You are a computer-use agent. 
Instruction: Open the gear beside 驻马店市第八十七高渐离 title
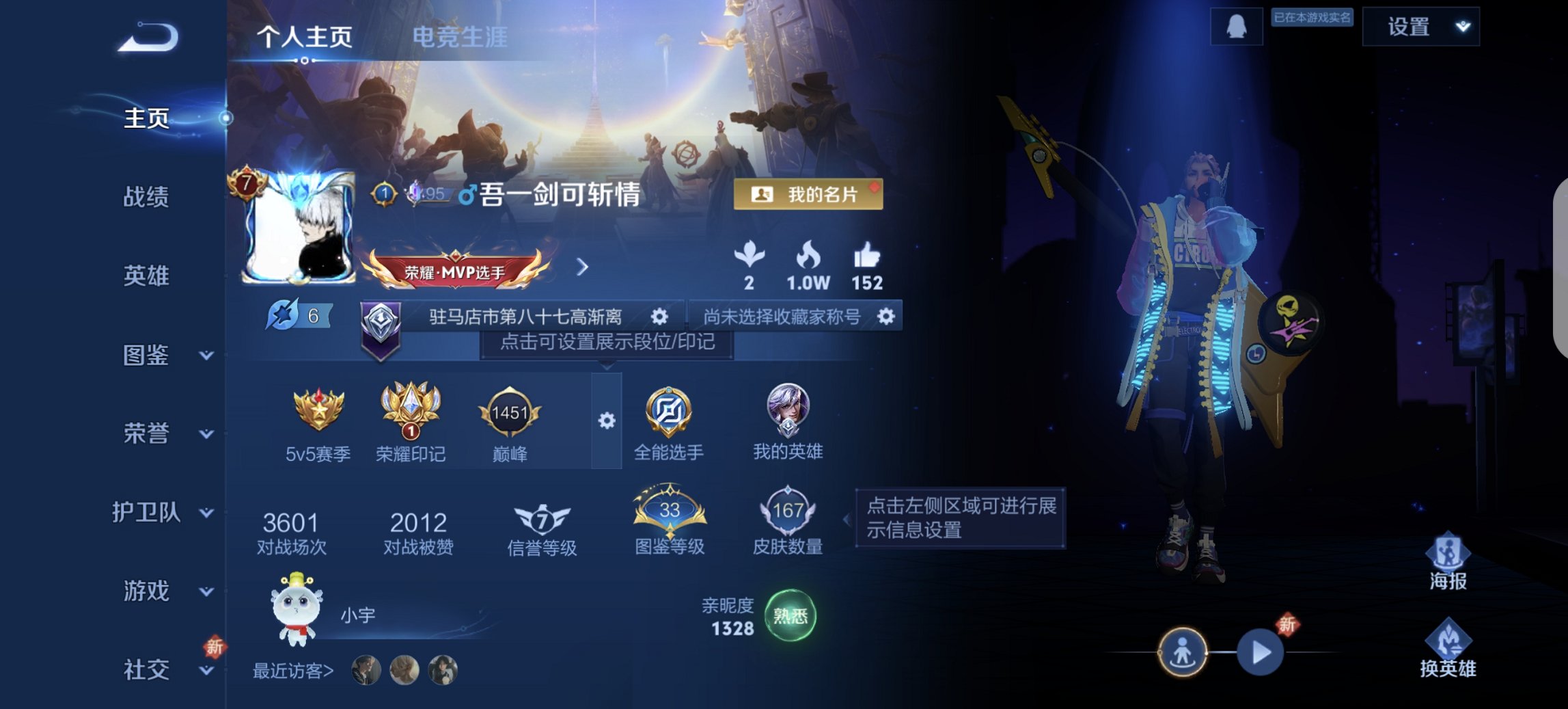(659, 316)
